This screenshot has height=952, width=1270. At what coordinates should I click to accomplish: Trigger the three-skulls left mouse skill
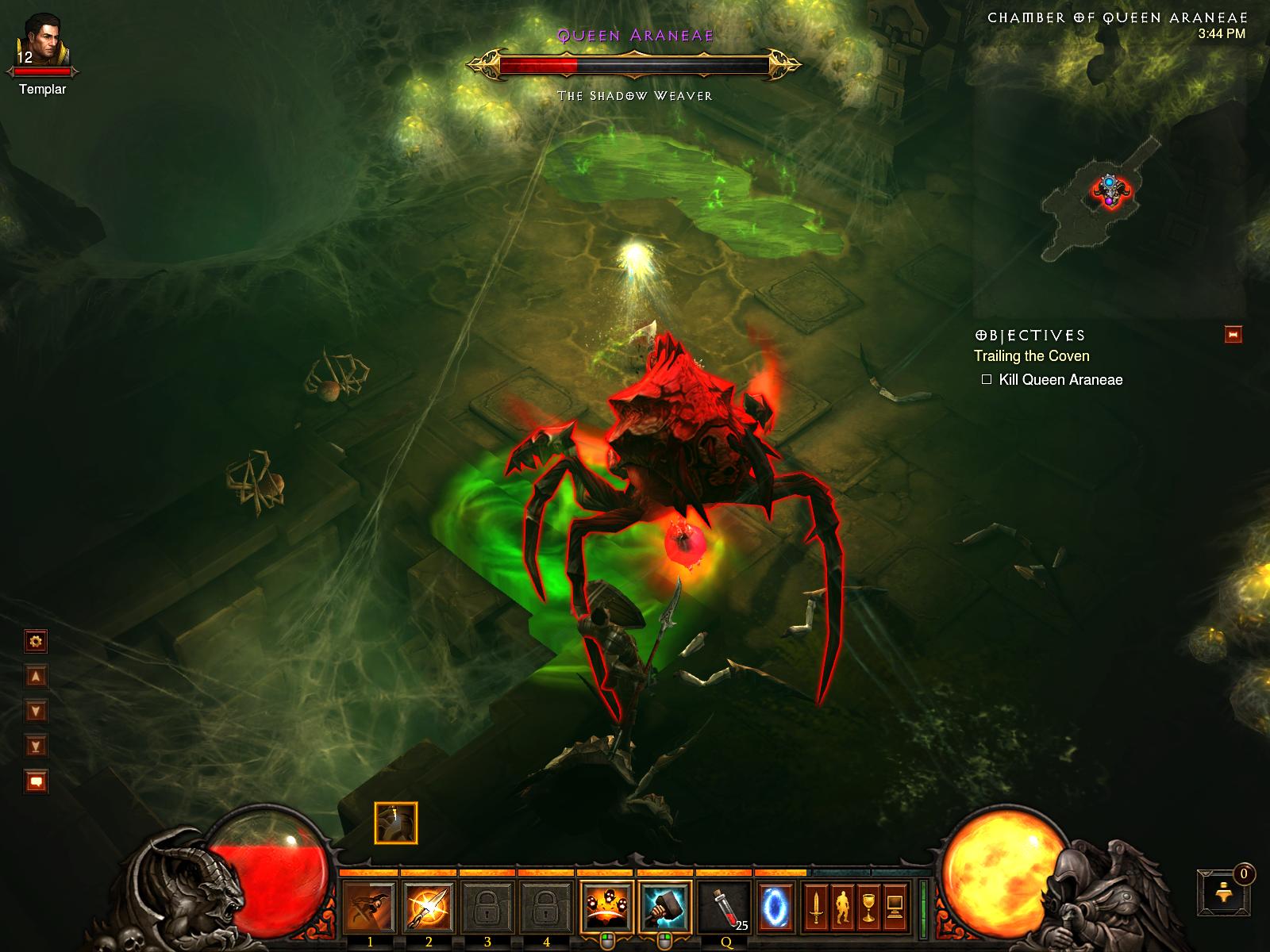pos(606,905)
